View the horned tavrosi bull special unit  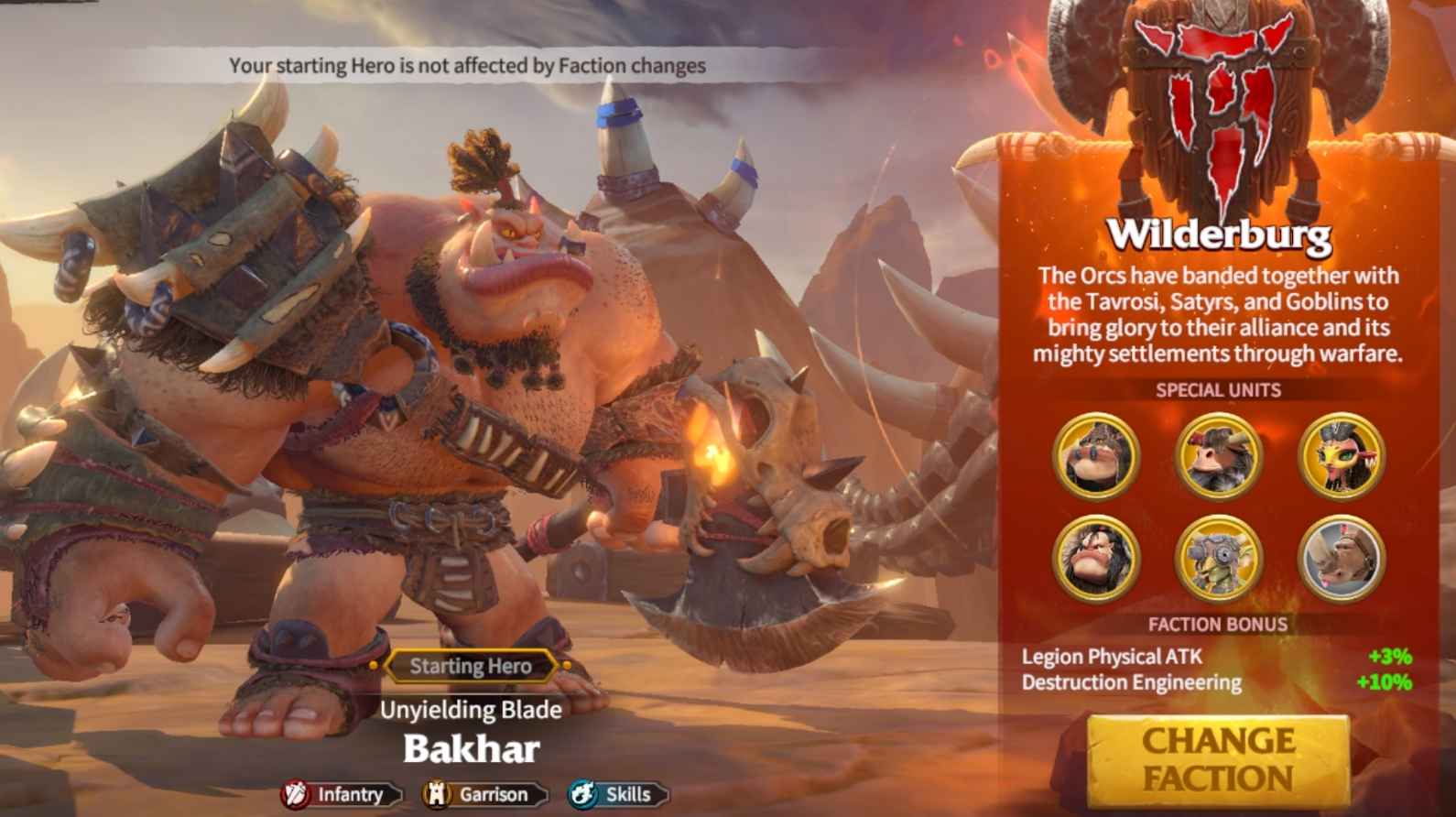1218,456
